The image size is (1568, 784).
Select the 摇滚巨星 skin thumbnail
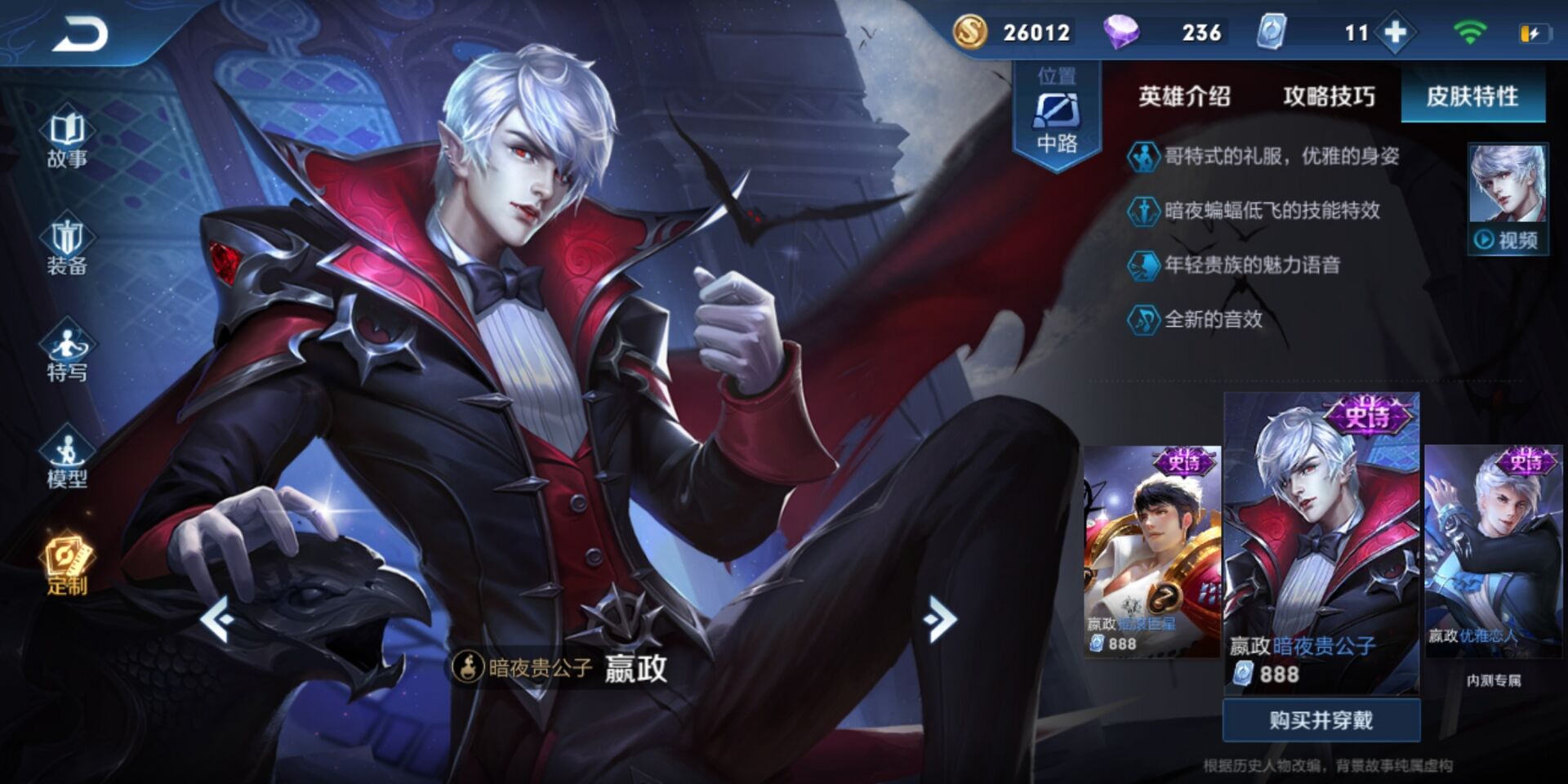(1151, 551)
